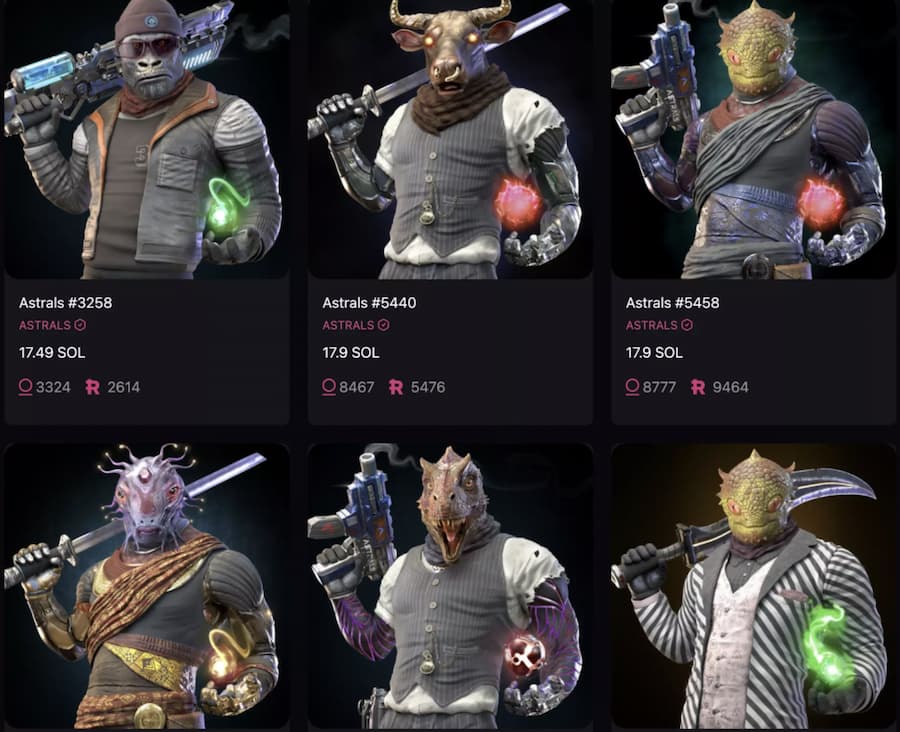Viewport: 900px width, 732px height.
Task: Open ASTRALS collection link under #5440
Action: [348, 325]
